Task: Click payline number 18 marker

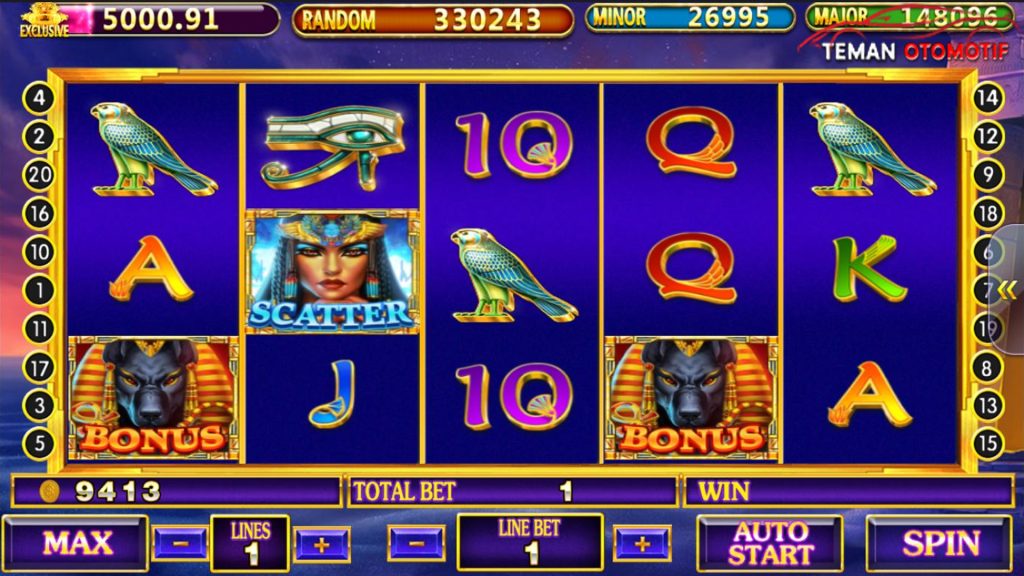Action: pyautogui.click(x=987, y=213)
